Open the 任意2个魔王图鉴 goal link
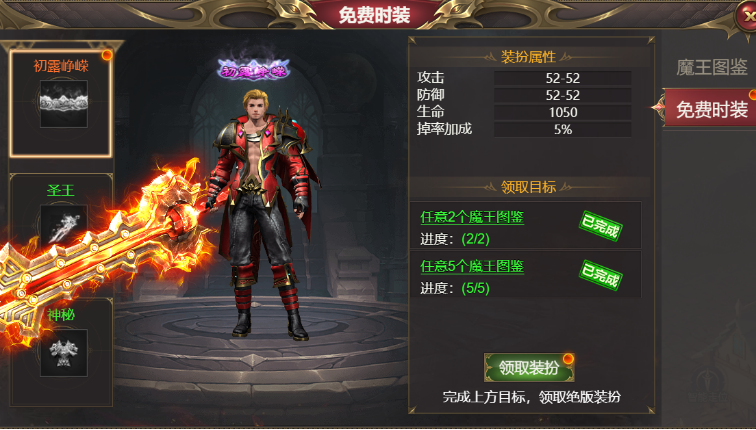This screenshot has width=756, height=430. click(473, 217)
